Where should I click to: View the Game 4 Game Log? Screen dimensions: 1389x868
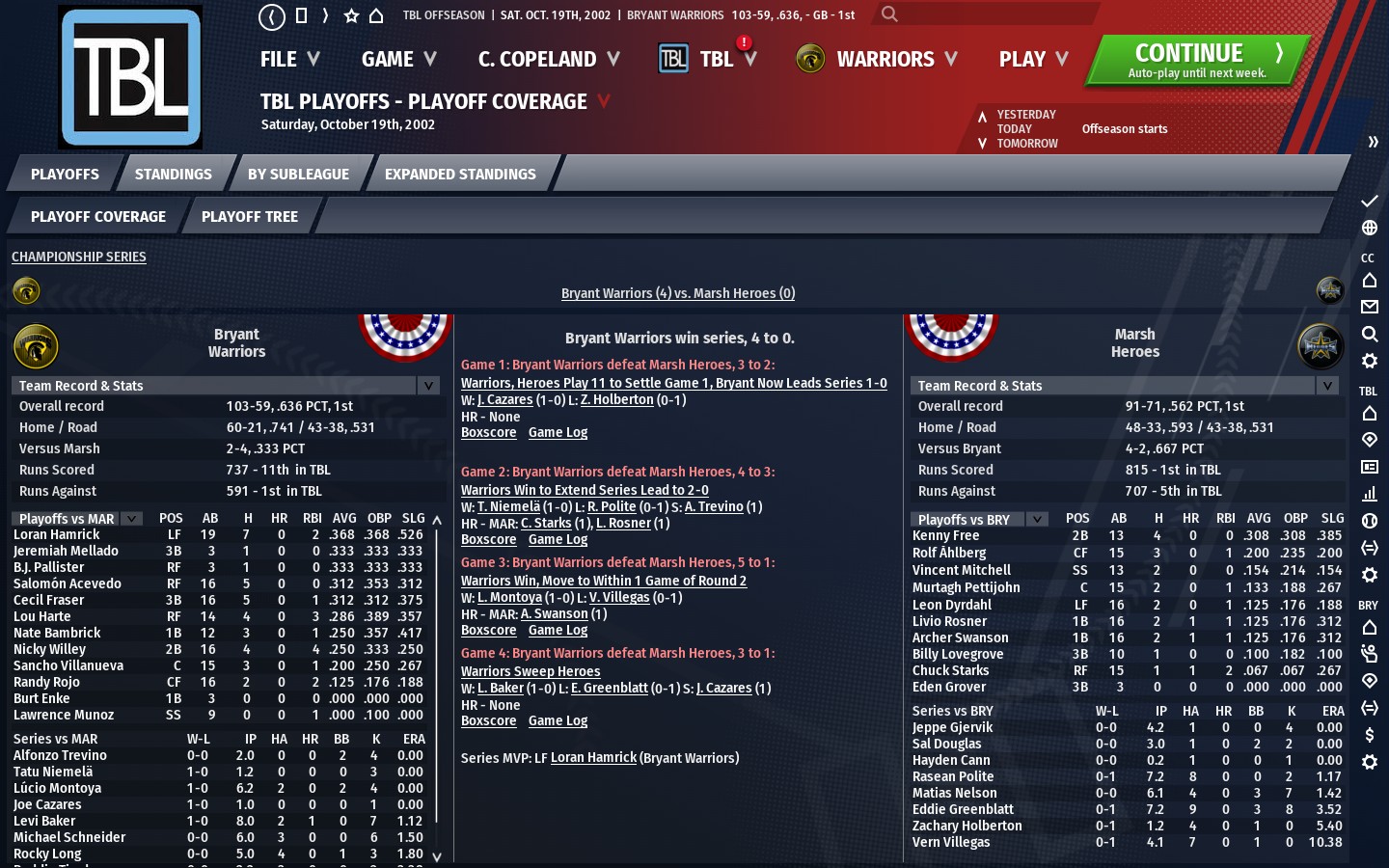point(558,721)
